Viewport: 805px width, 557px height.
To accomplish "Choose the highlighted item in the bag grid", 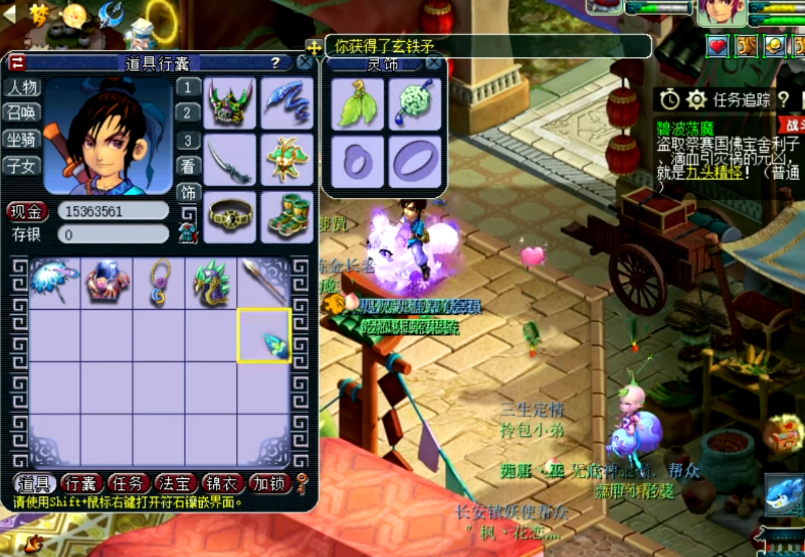I will [x=264, y=335].
